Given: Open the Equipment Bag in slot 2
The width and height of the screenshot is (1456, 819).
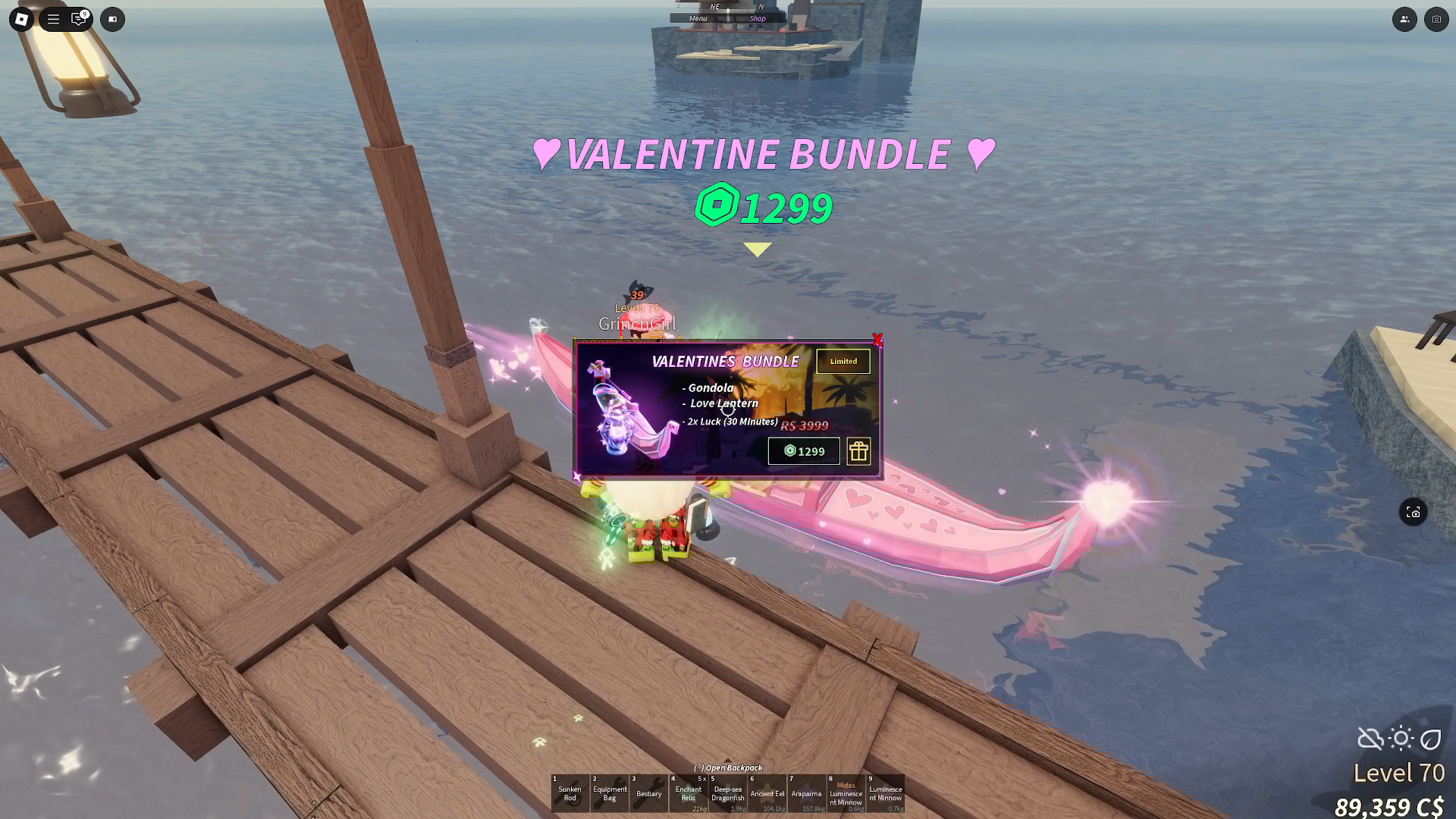Looking at the screenshot, I should click(x=609, y=792).
